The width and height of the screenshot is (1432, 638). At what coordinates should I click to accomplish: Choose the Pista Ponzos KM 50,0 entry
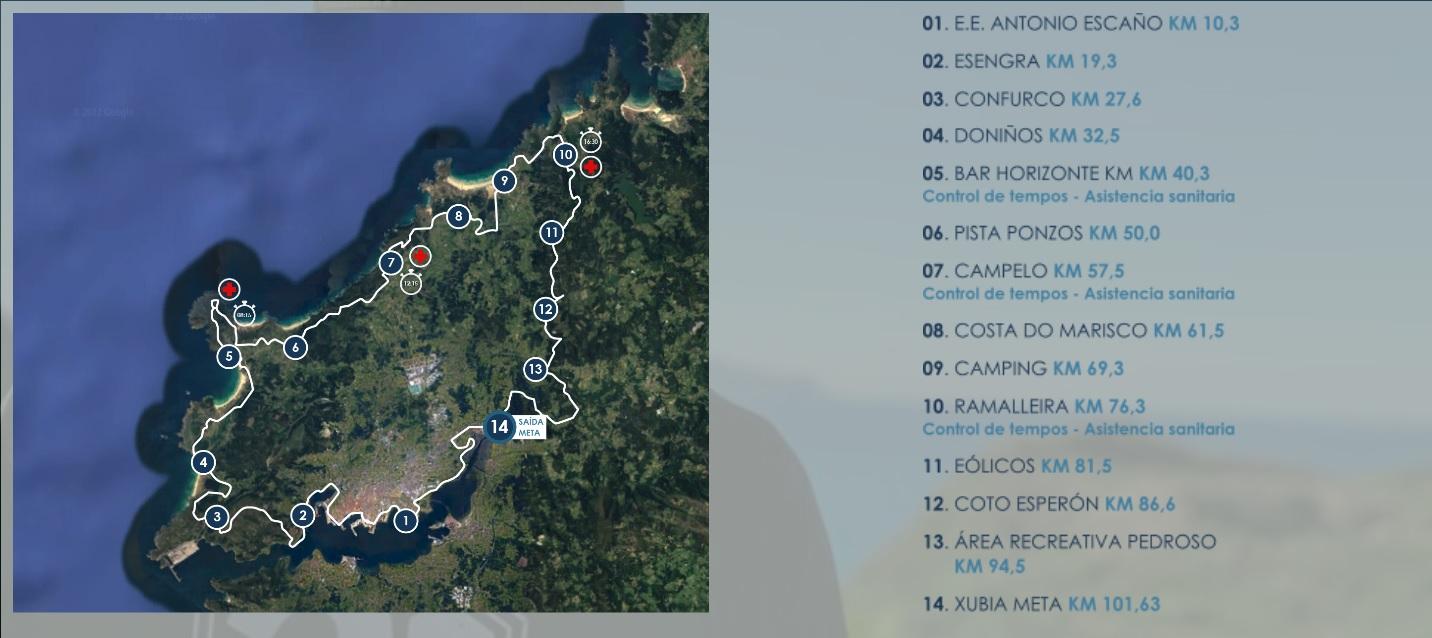click(x=1040, y=233)
